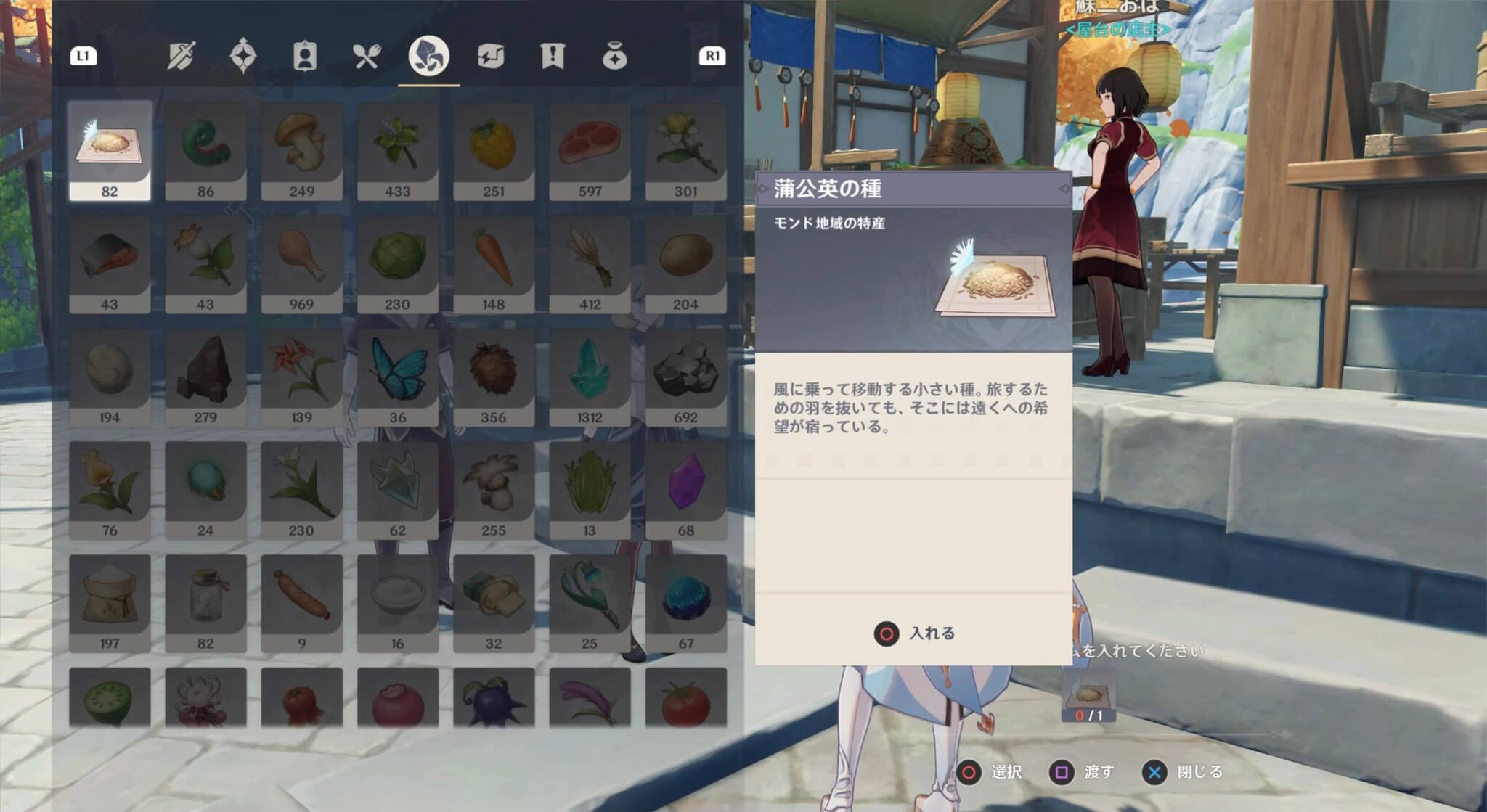This screenshot has height=812, width=1487.
Task: Open the Gadgets inventory tab icon
Action: pyautogui.click(x=492, y=58)
